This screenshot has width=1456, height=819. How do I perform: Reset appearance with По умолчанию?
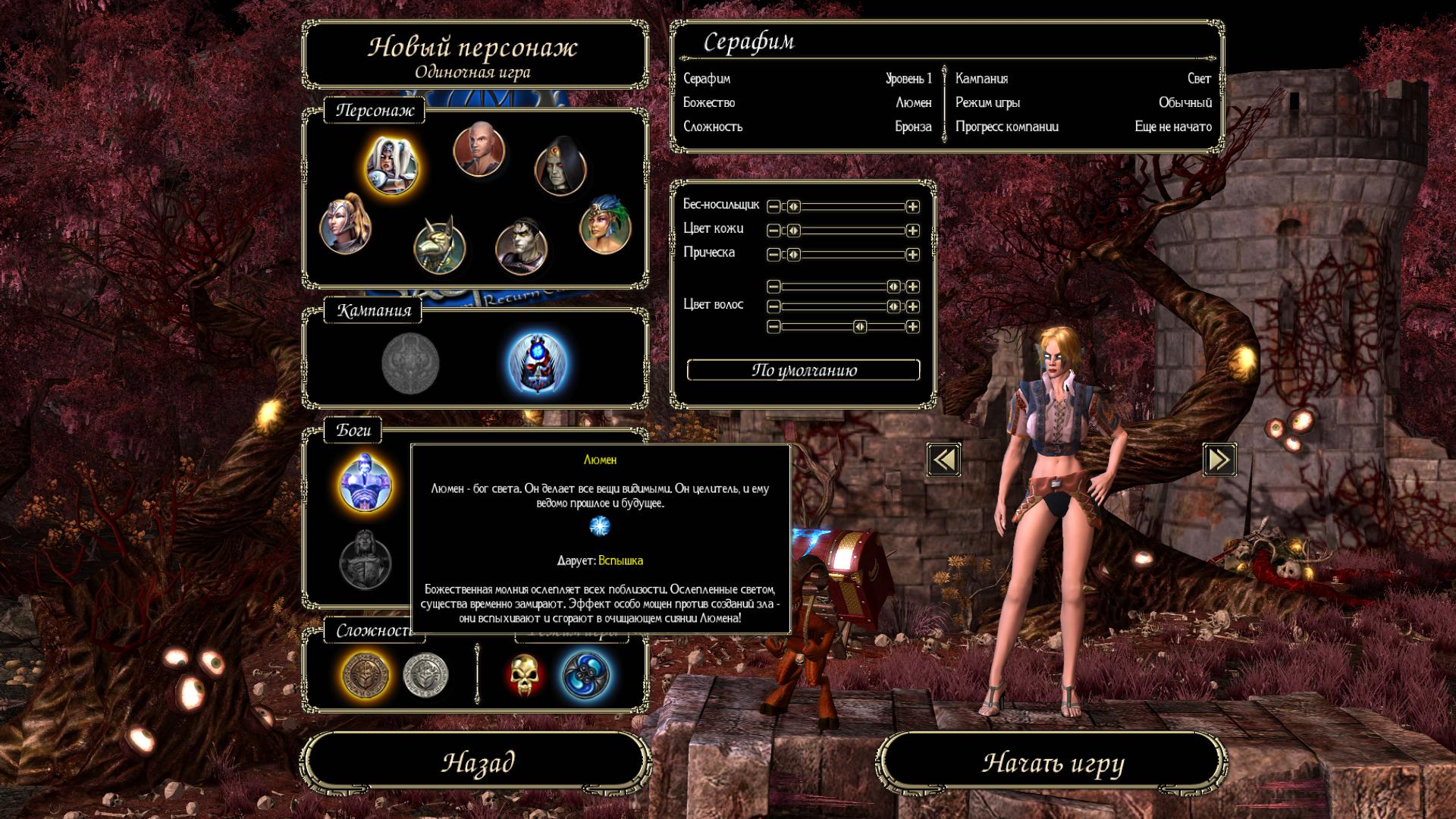(x=803, y=370)
